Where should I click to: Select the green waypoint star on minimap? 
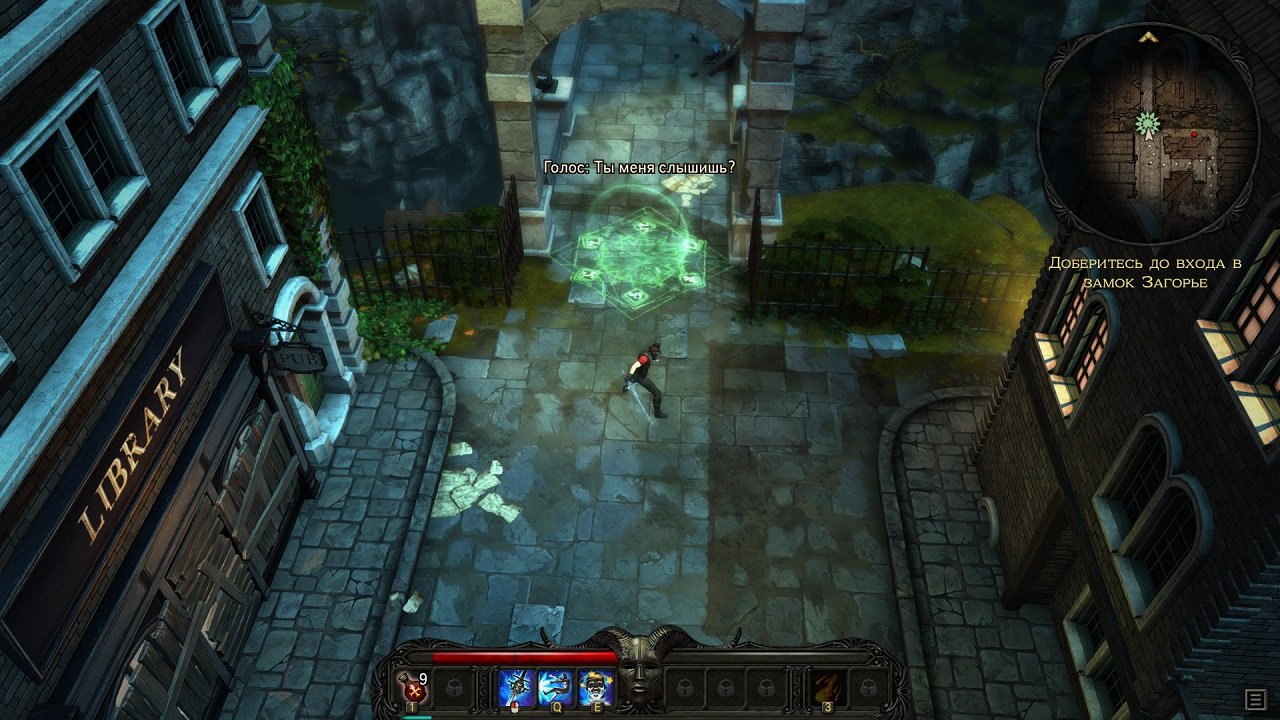1147,123
